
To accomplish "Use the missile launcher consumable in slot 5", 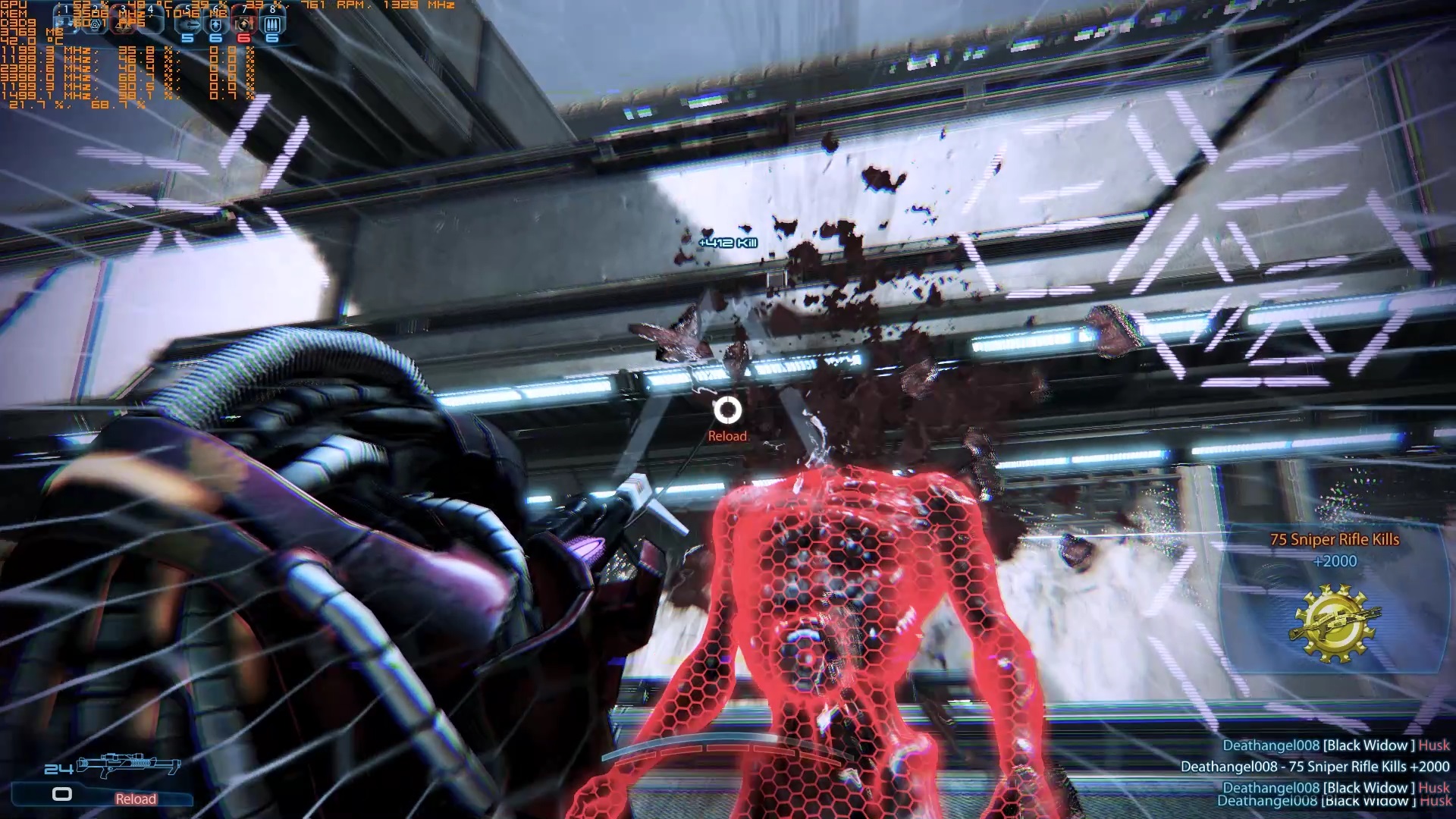I will coord(187,24).
